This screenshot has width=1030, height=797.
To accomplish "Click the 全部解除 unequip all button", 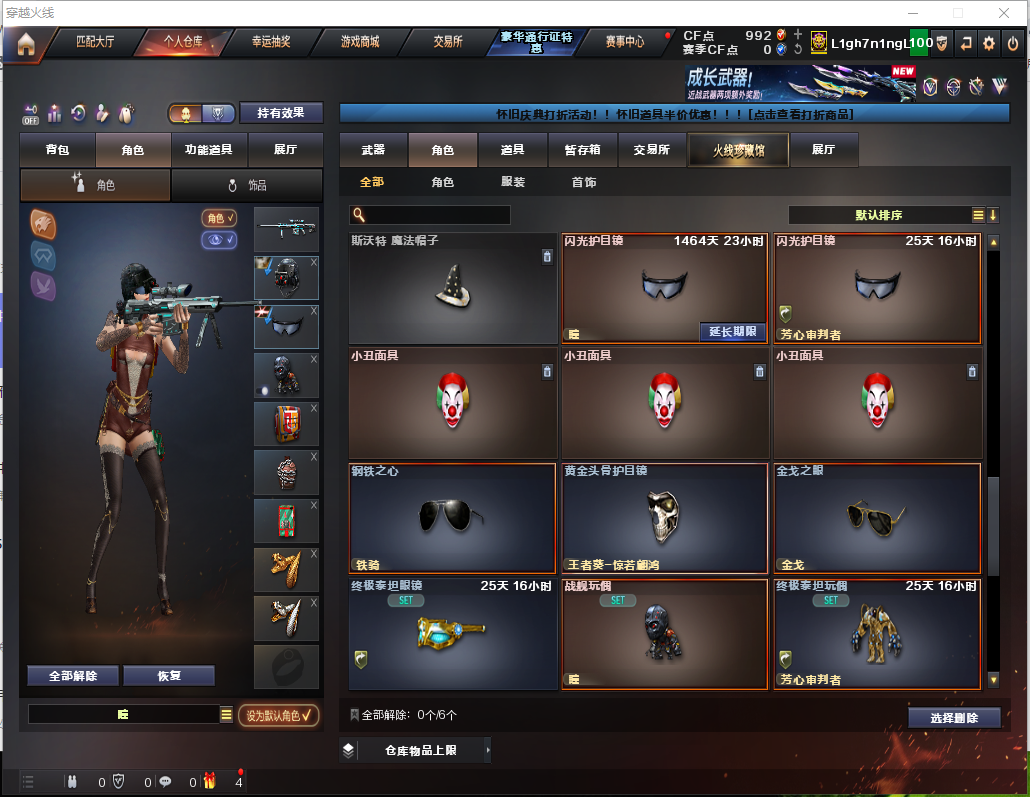I will (72, 676).
